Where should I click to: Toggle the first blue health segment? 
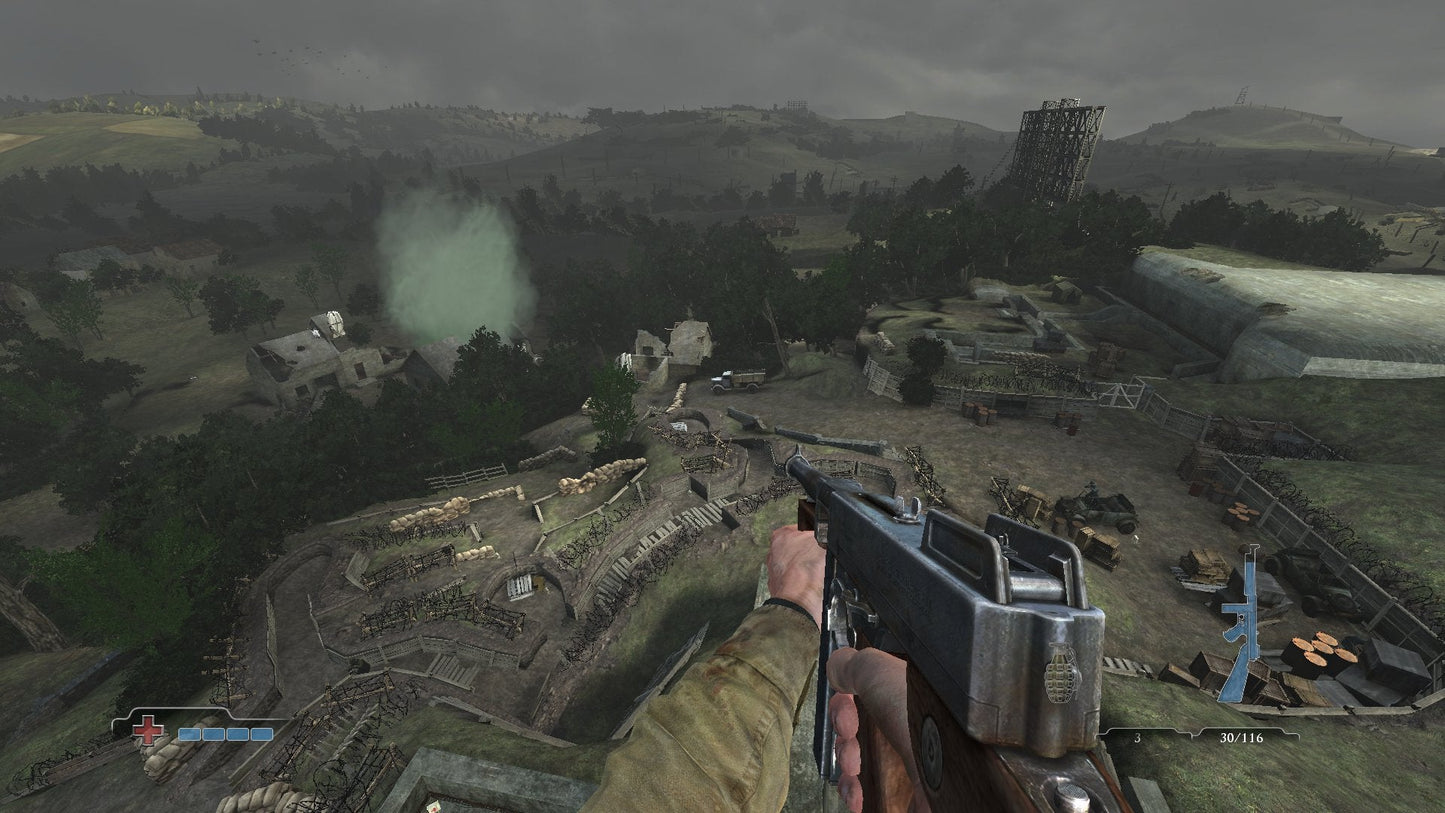[189, 733]
